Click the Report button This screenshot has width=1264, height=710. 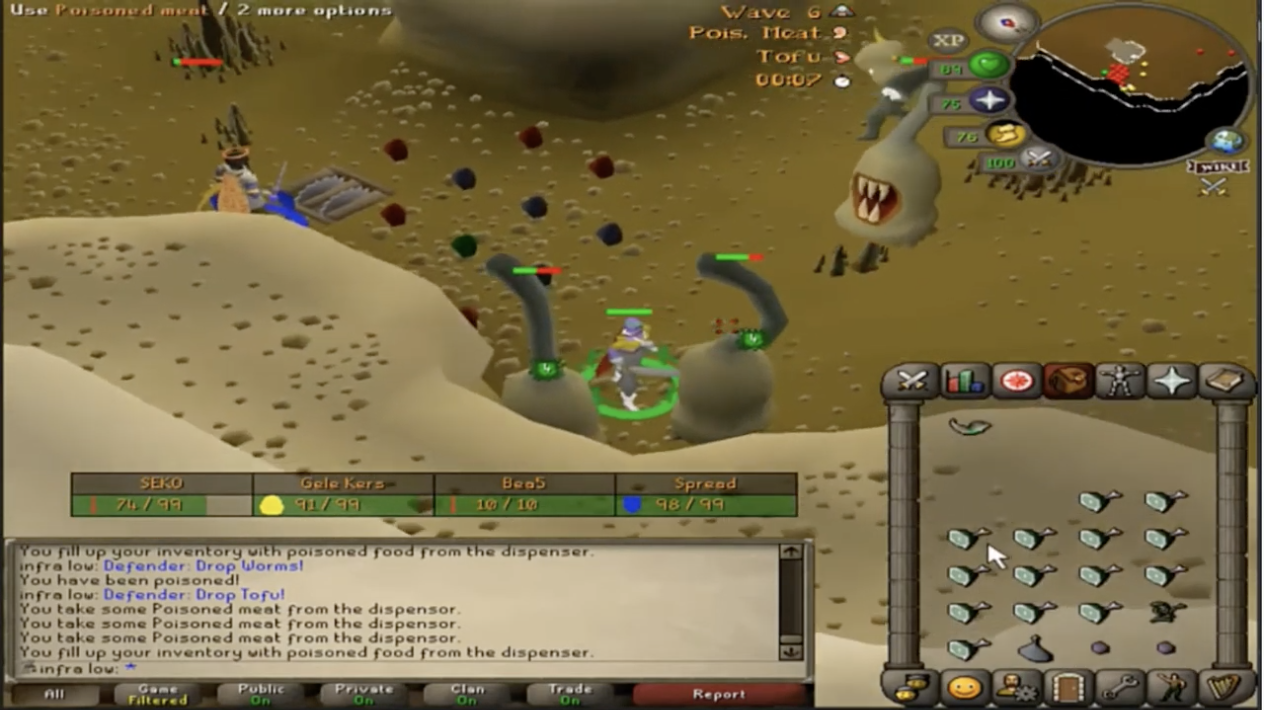click(718, 694)
